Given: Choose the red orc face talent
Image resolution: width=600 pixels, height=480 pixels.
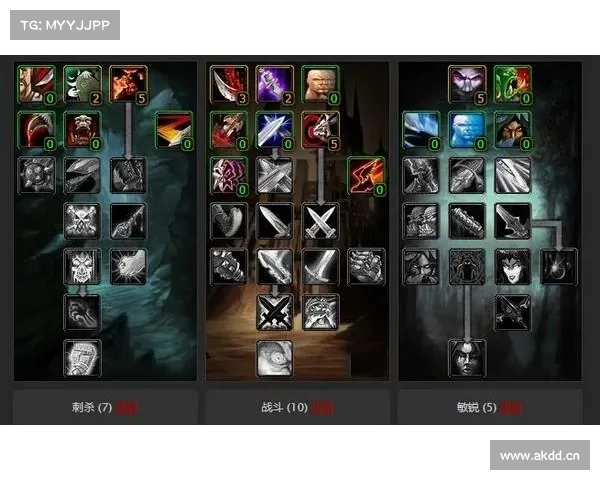Looking at the screenshot, I should [x=82, y=129].
